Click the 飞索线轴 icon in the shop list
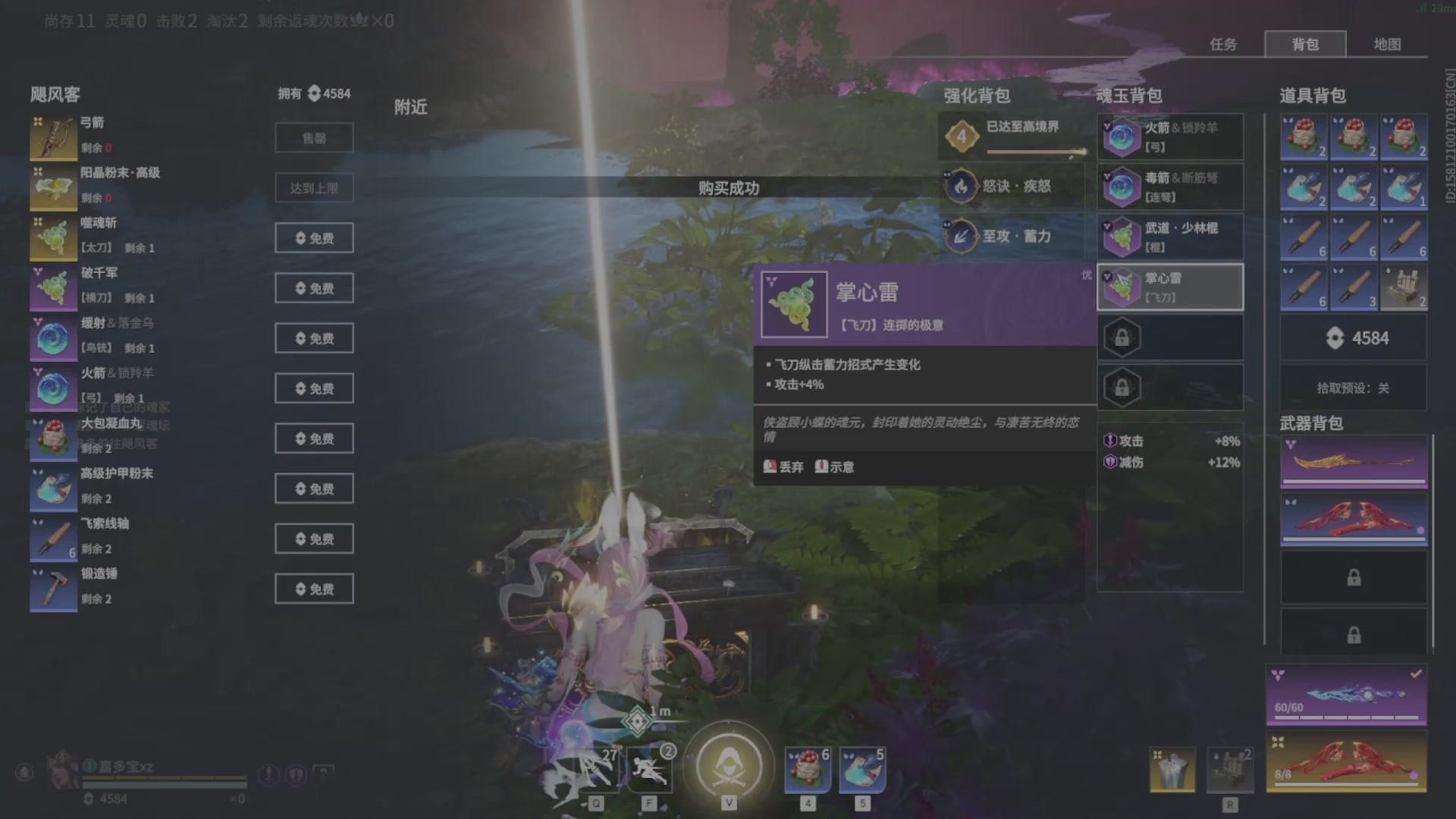Image resolution: width=1456 pixels, height=819 pixels. point(53,536)
